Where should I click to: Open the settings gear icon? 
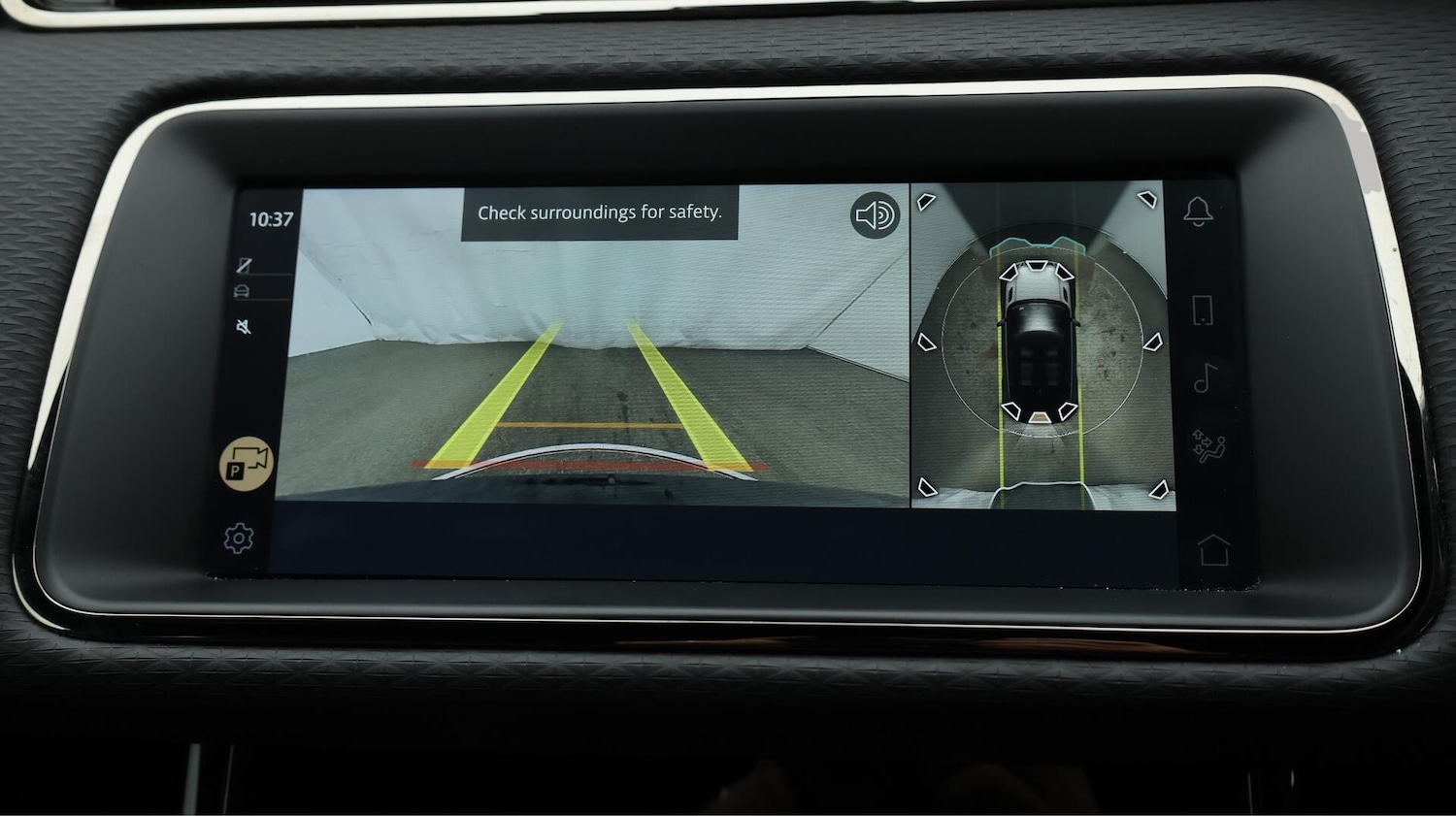[238, 538]
